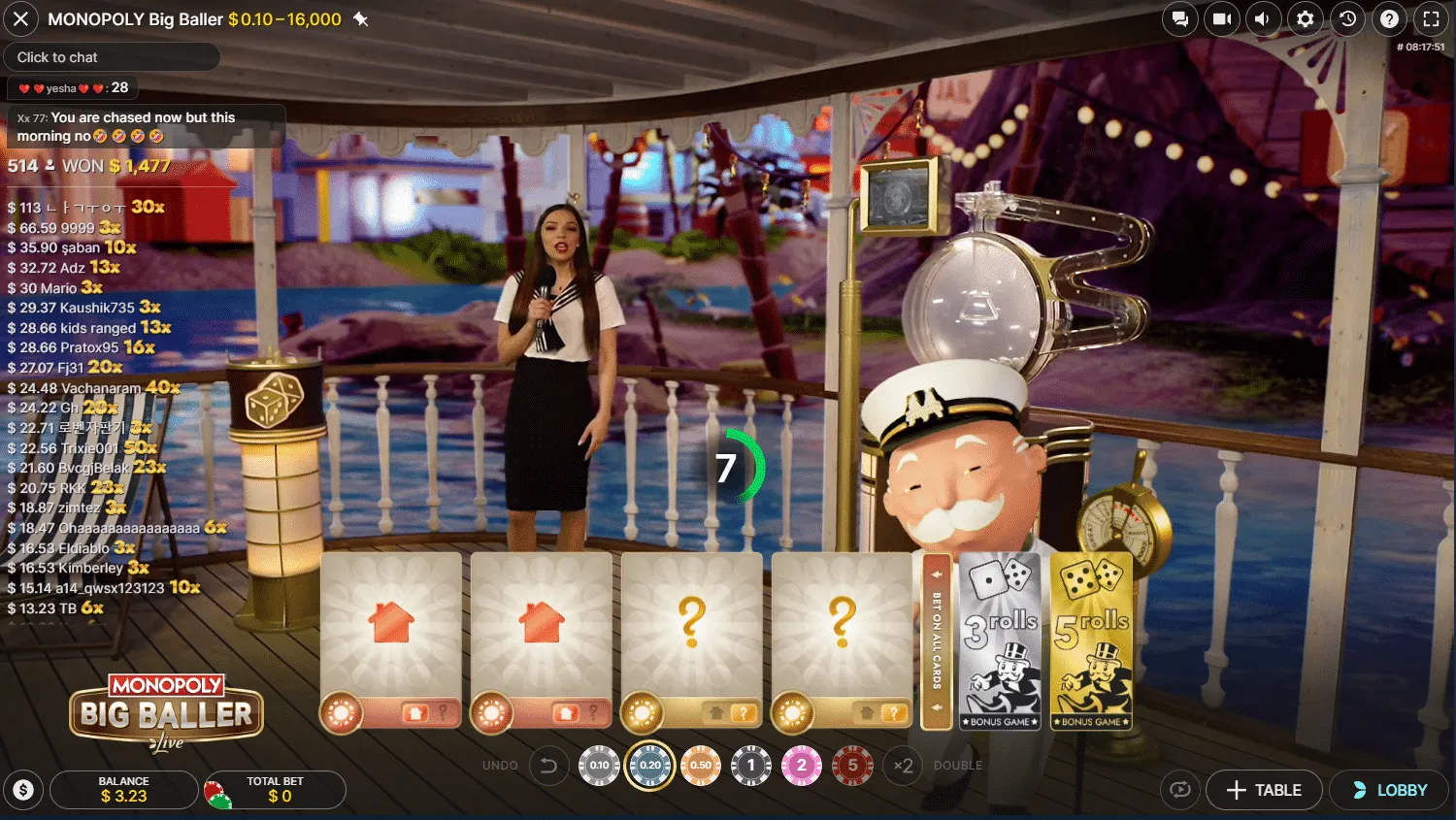This screenshot has height=820, width=1456.
Task: Open the video quality settings
Action: tap(1222, 18)
